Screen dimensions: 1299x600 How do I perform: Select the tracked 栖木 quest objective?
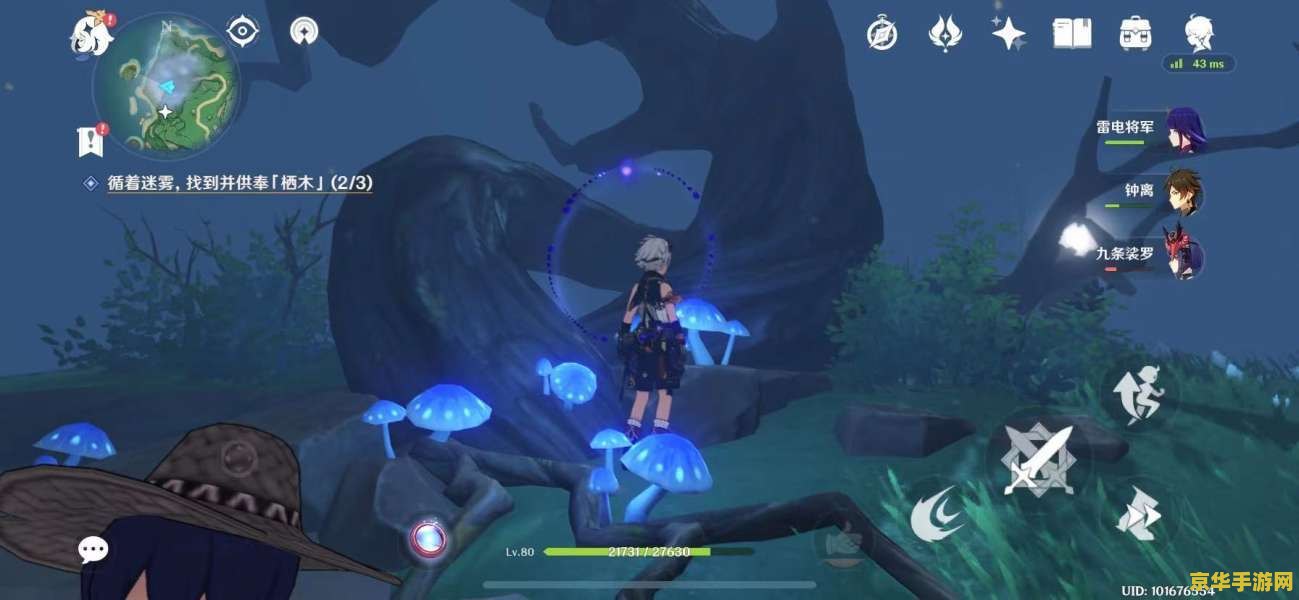pos(240,183)
